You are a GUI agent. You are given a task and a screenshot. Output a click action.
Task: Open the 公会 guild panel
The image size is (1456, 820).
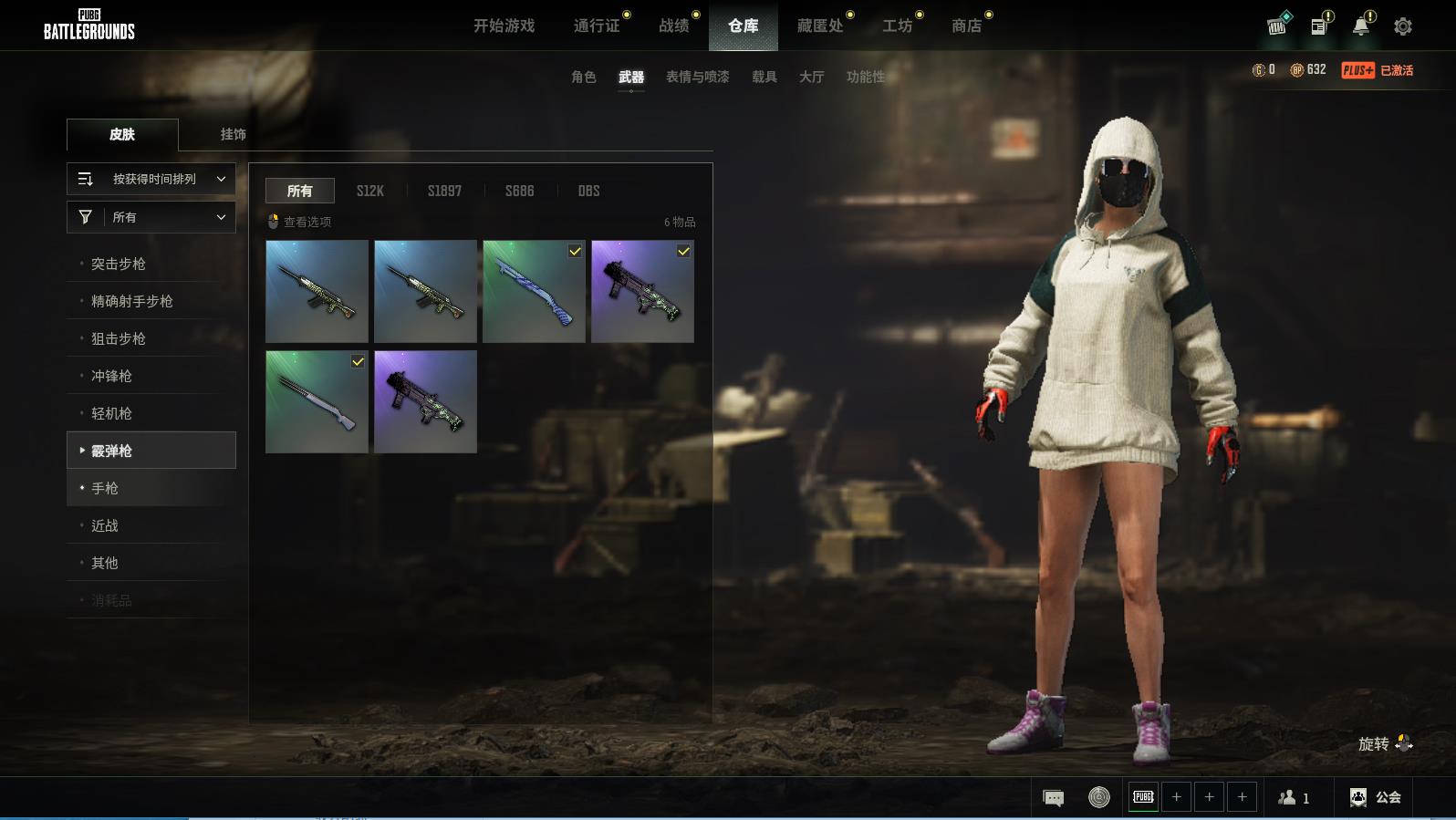[x=1376, y=797]
